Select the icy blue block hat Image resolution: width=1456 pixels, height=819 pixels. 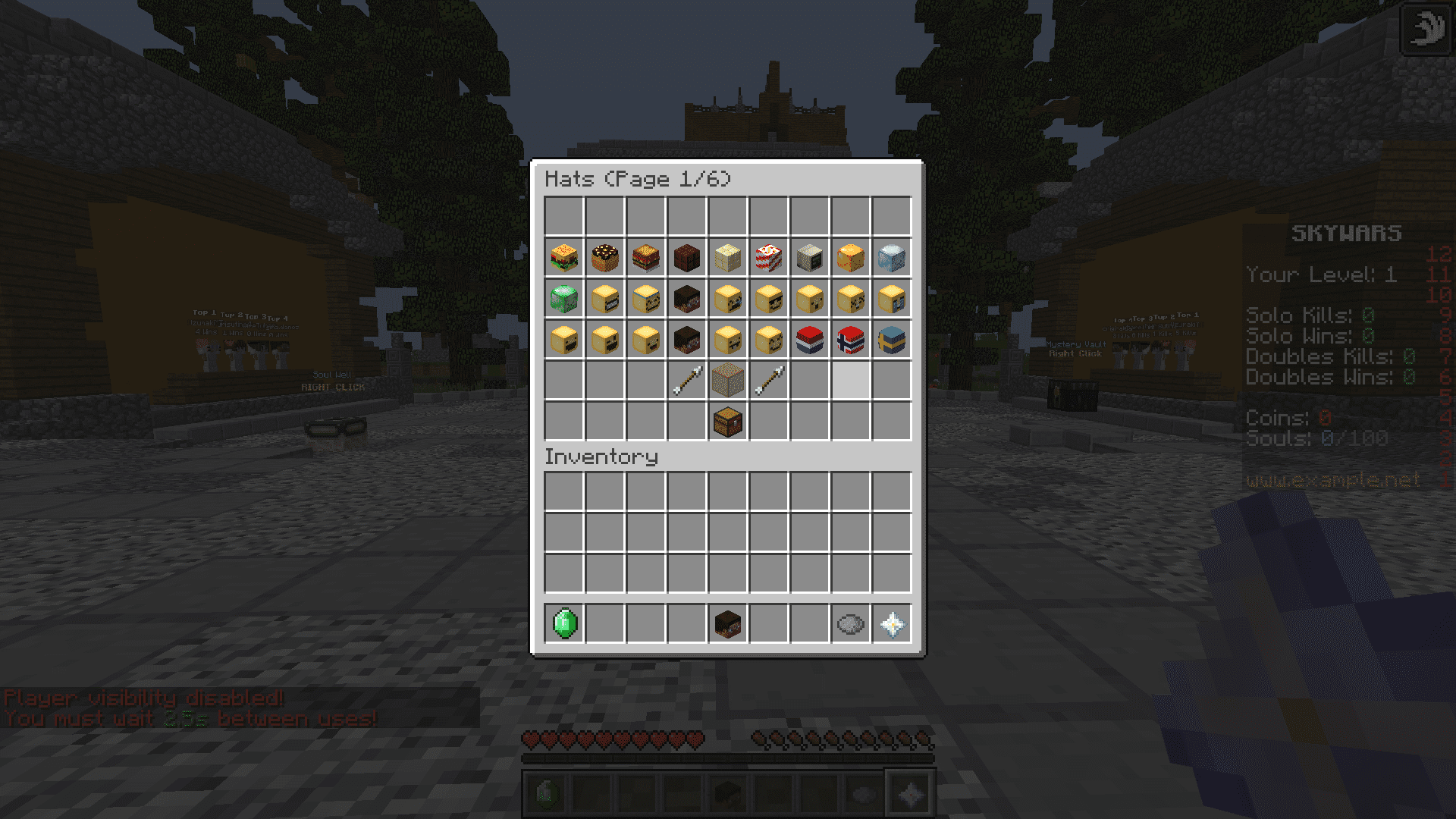coord(892,258)
